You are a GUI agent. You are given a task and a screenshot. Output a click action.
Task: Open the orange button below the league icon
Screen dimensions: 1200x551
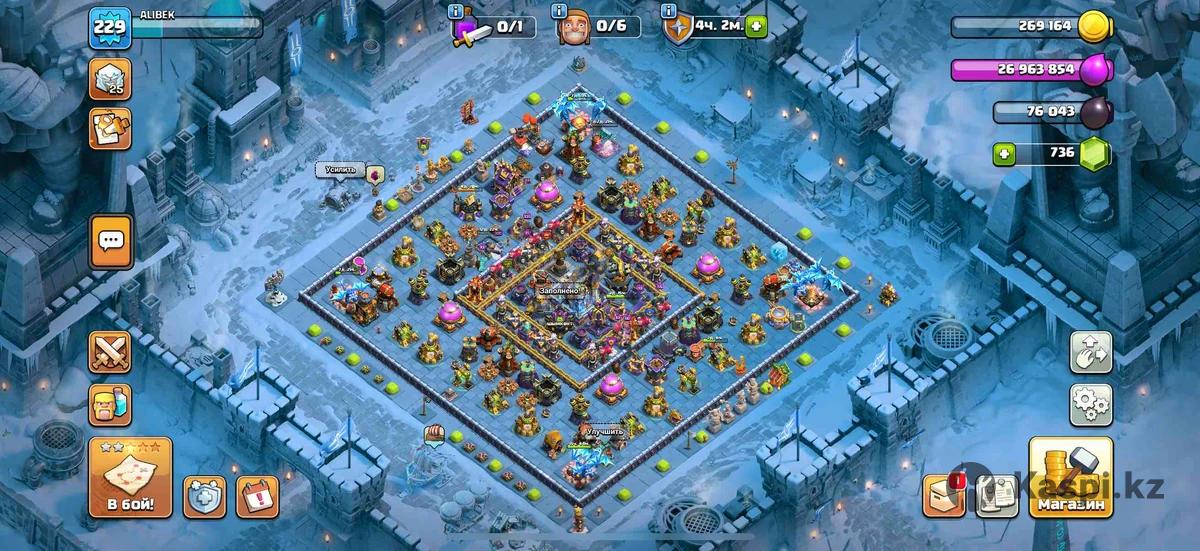110,129
